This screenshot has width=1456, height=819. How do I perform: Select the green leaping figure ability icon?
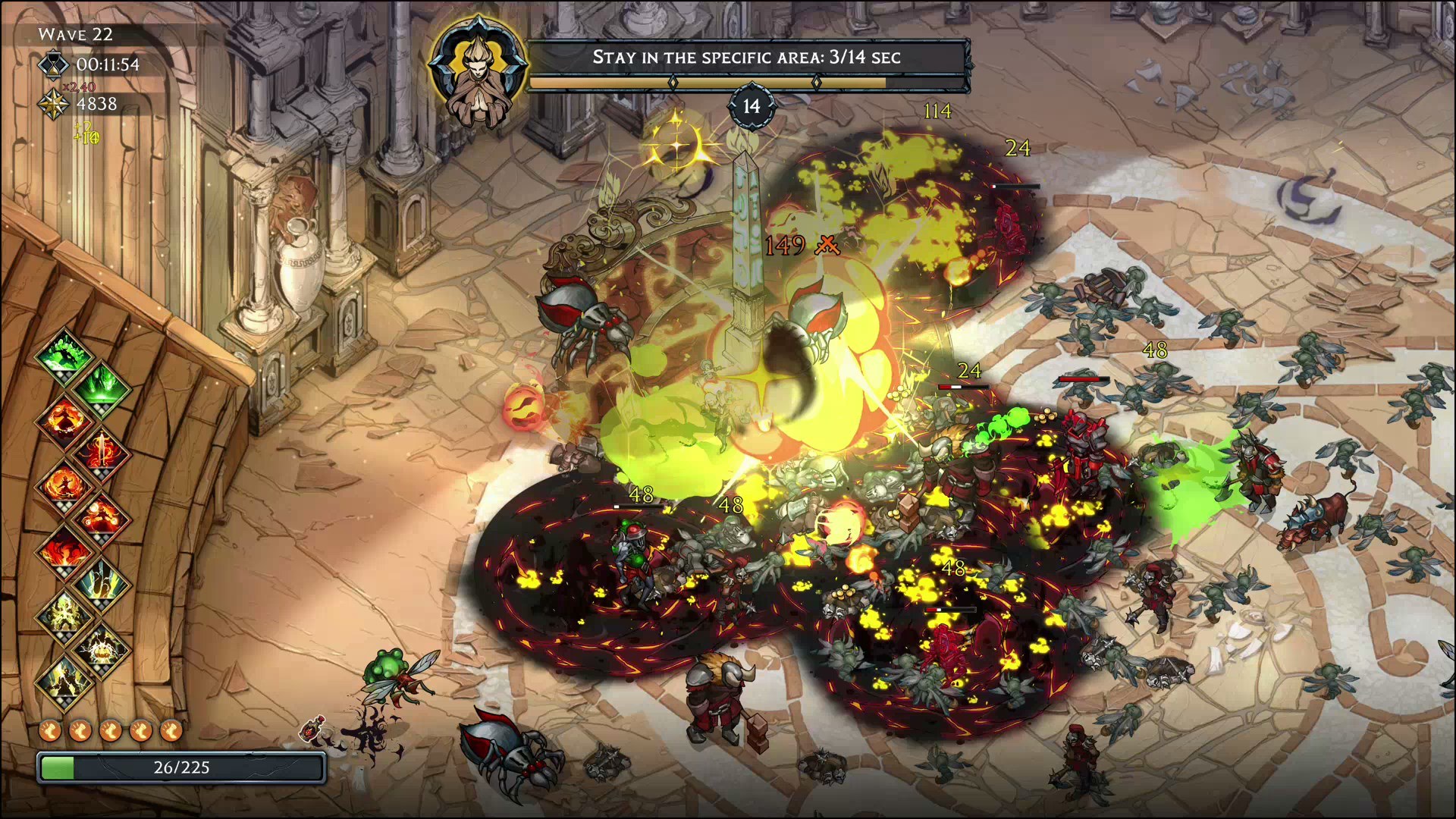point(64,353)
